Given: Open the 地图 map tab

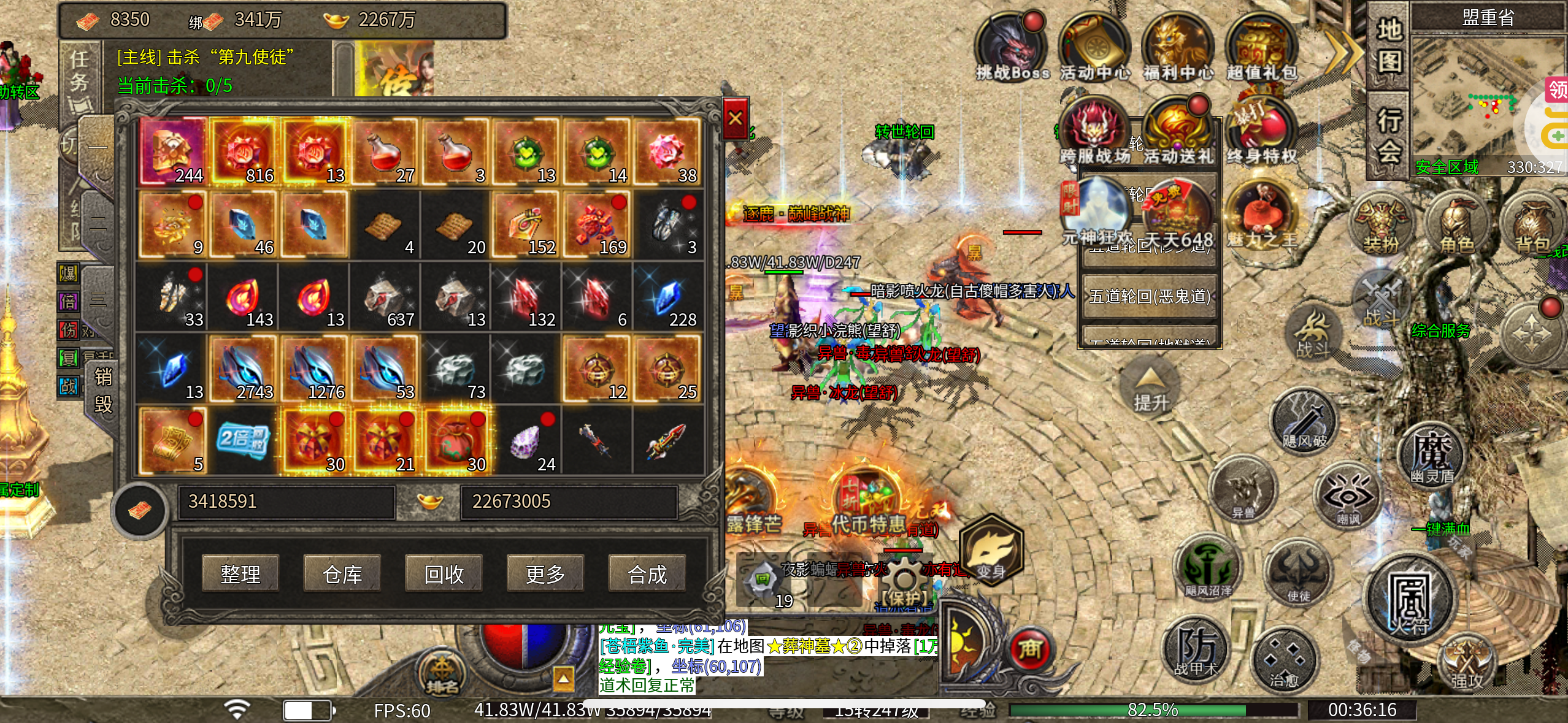Looking at the screenshot, I should point(1389,46).
